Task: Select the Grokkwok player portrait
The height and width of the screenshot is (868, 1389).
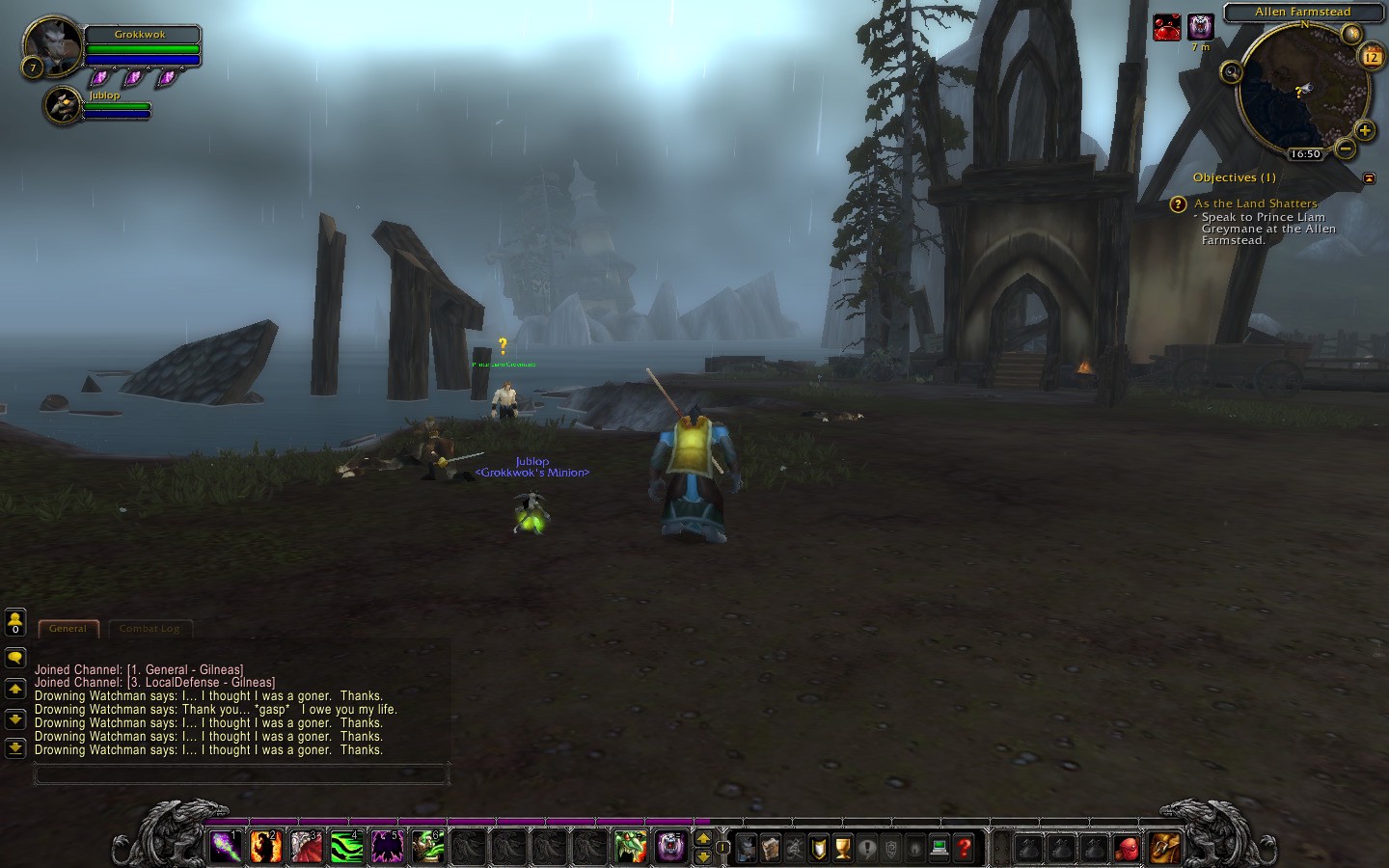Action: (x=52, y=45)
